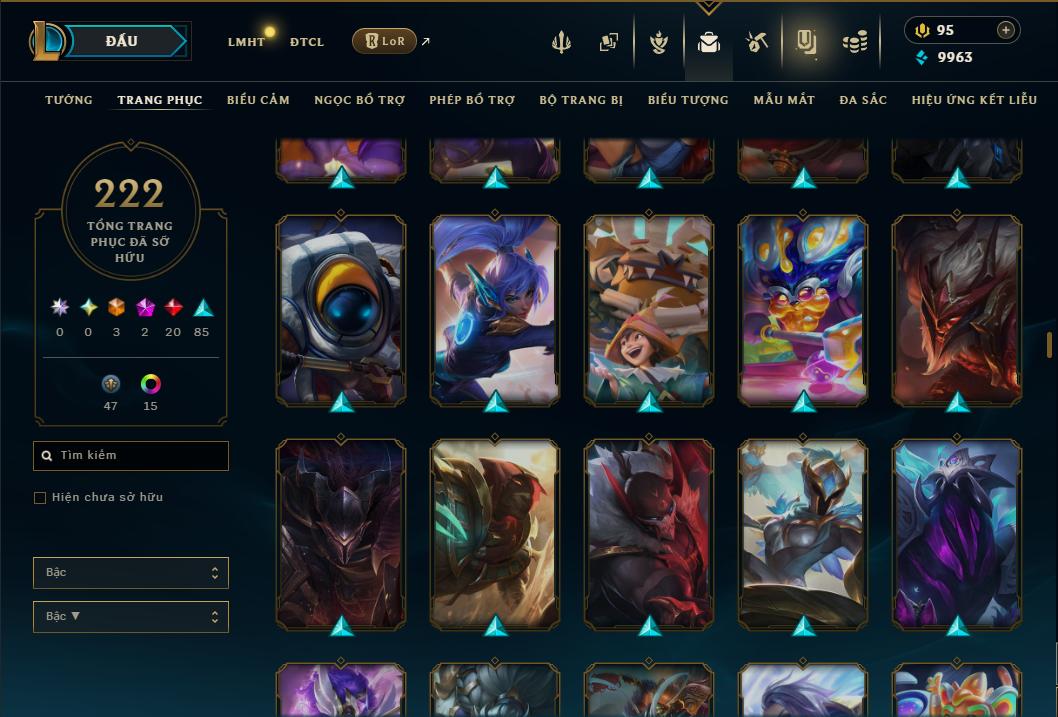Toggle the Hiện chưa sở hữu checkbox
Screen dimensions: 1058x717
tap(40, 498)
